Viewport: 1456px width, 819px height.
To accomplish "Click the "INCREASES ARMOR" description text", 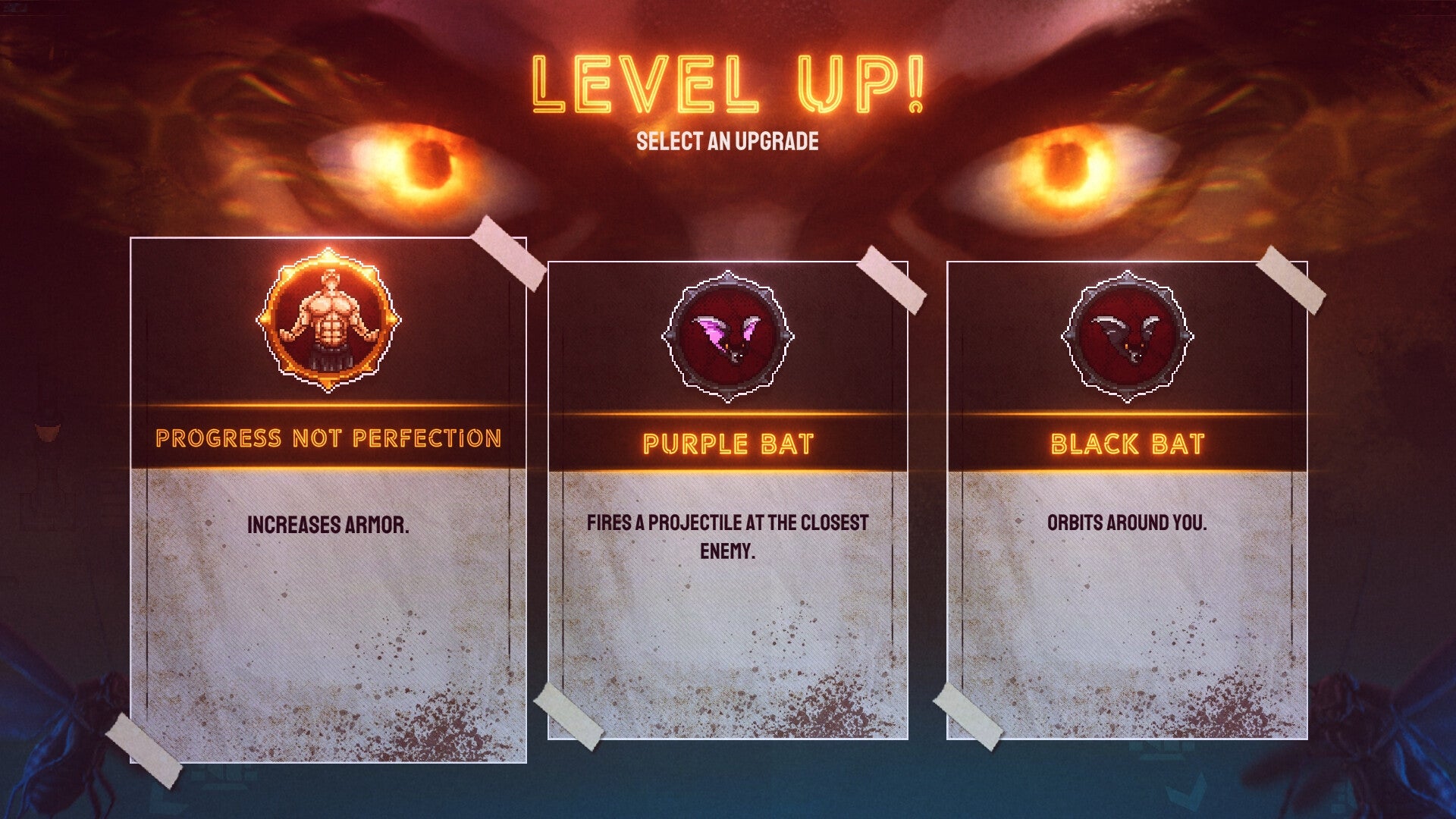I will pyautogui.click(x=329, y=522).
